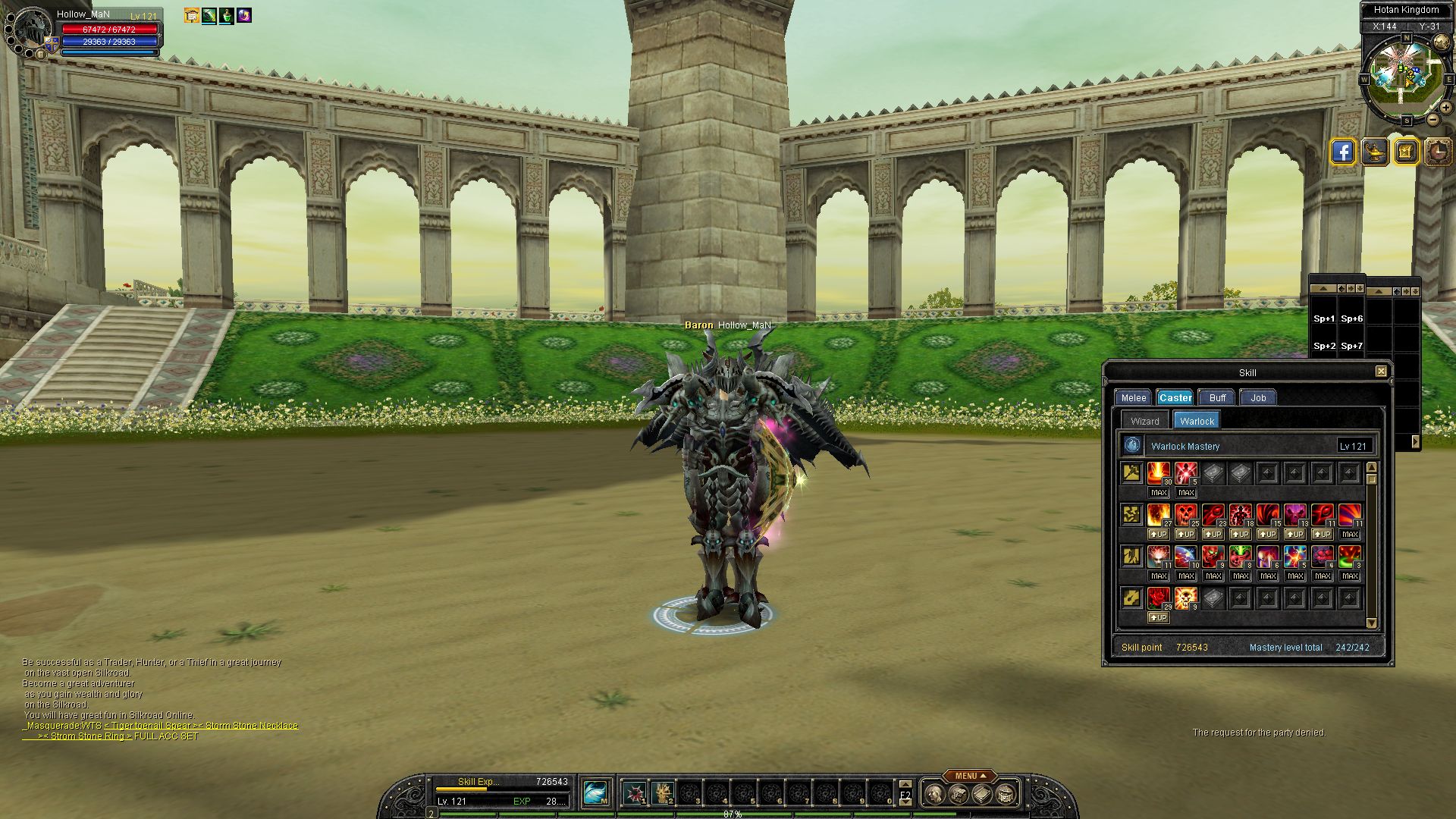Switch to the Wizard mastery sub-tab
Viewport: 1456px width, 819px height.
pos(1144,421)
